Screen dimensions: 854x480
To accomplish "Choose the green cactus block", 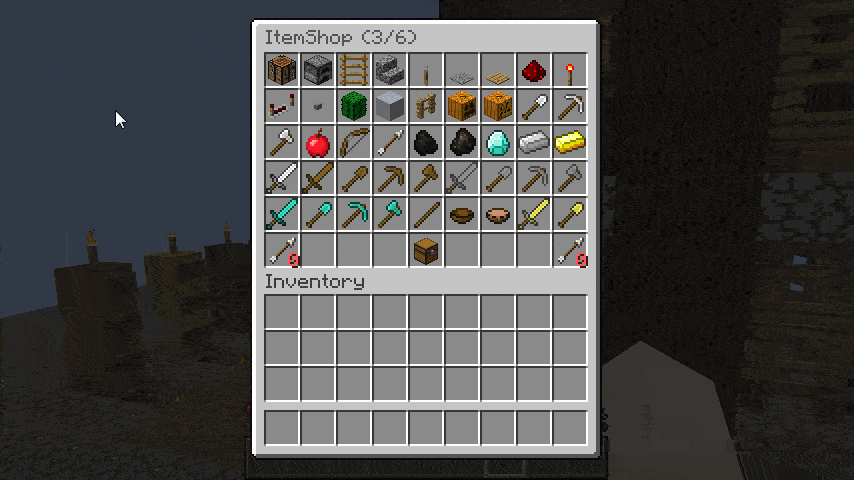I will click(x=354, y=107).
